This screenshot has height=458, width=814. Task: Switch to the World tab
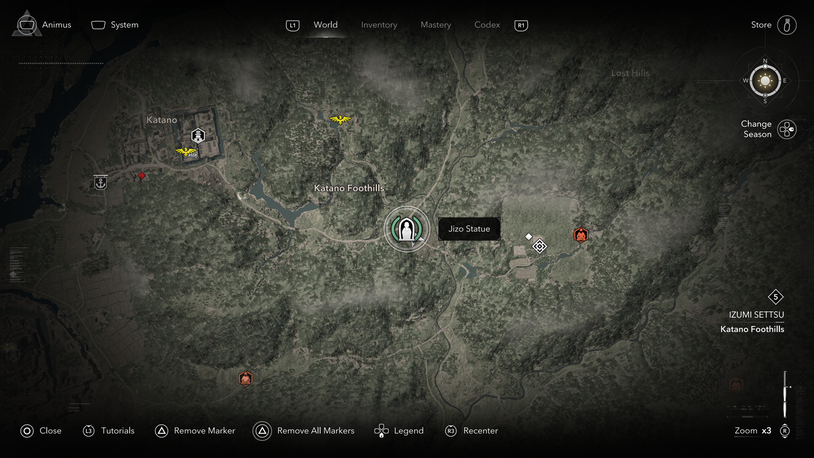tap(325, 25)
